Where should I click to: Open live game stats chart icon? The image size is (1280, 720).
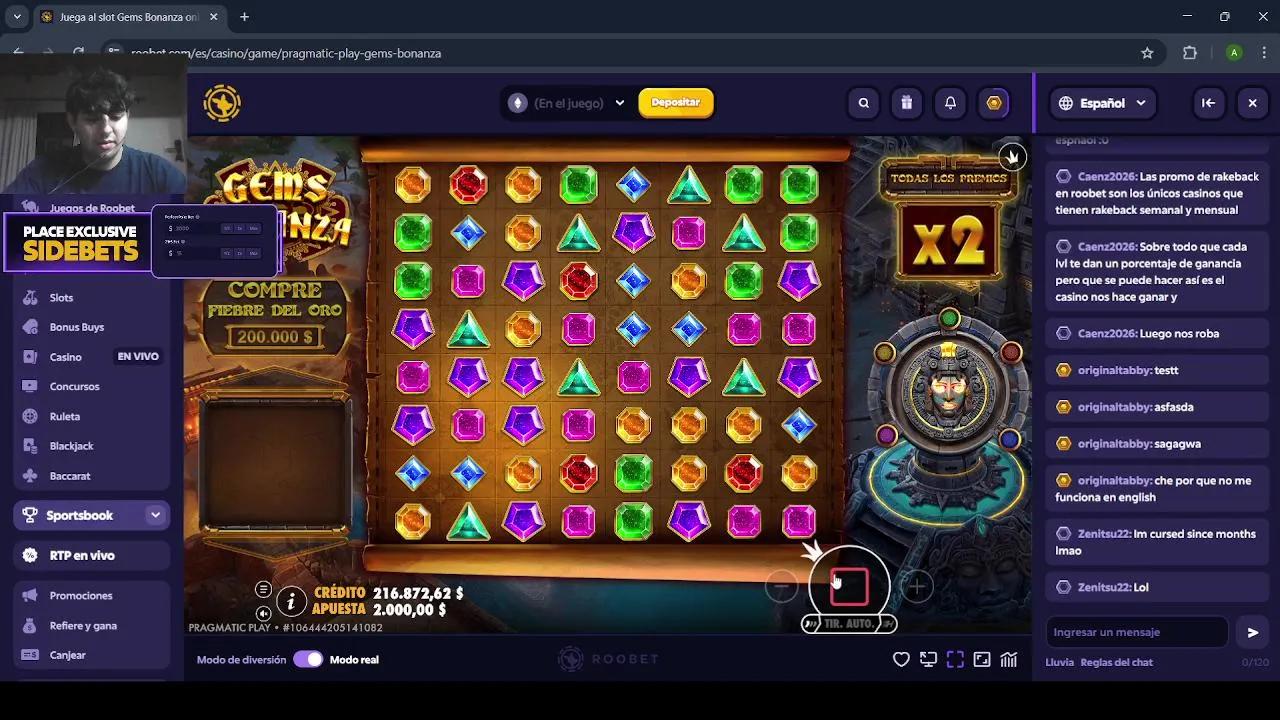(x=1008, y=659)
